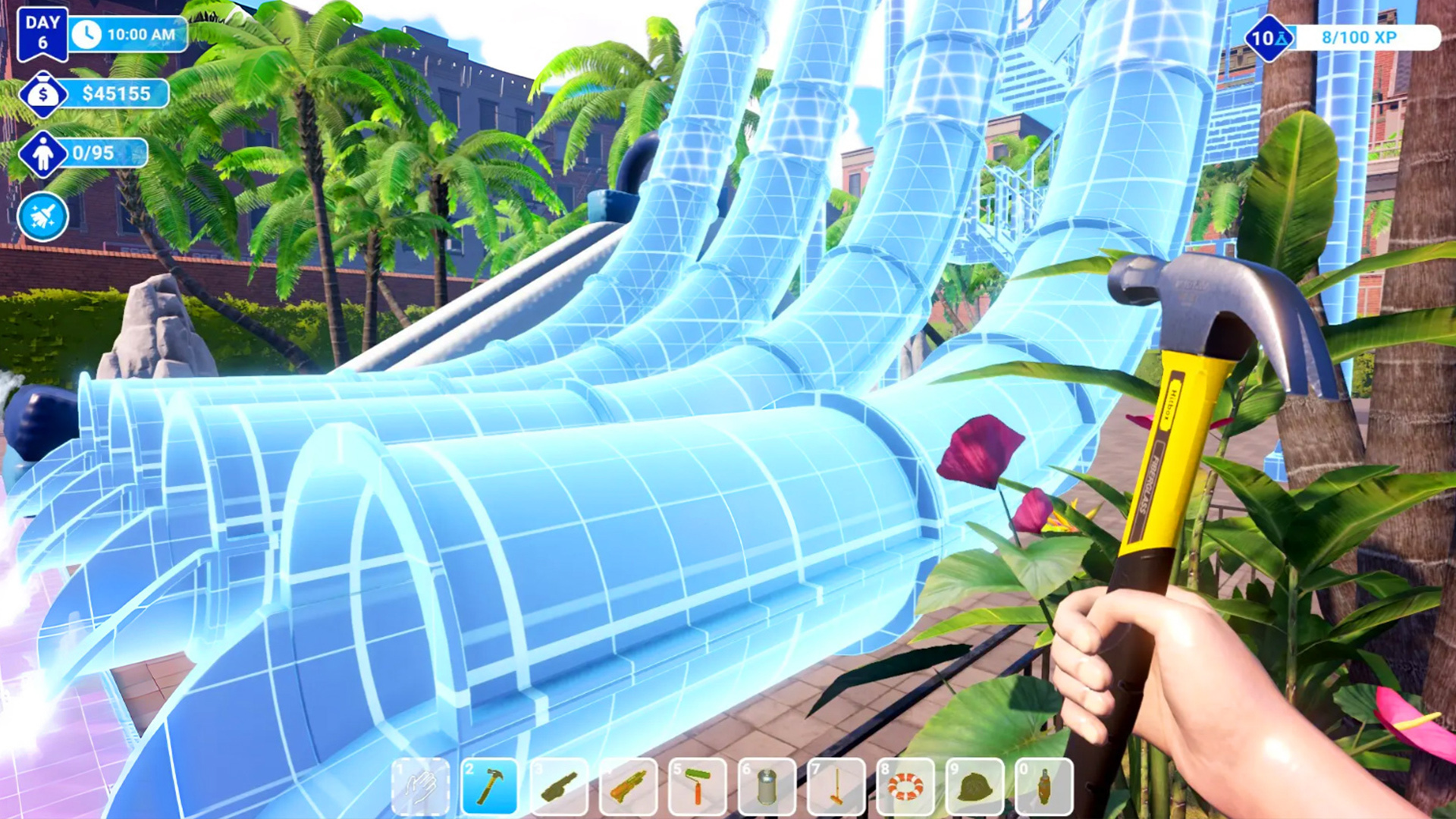Viewport: 1456px width, 819px height.
Task: Choose the hard hat slot
Action: click(975, 787)
